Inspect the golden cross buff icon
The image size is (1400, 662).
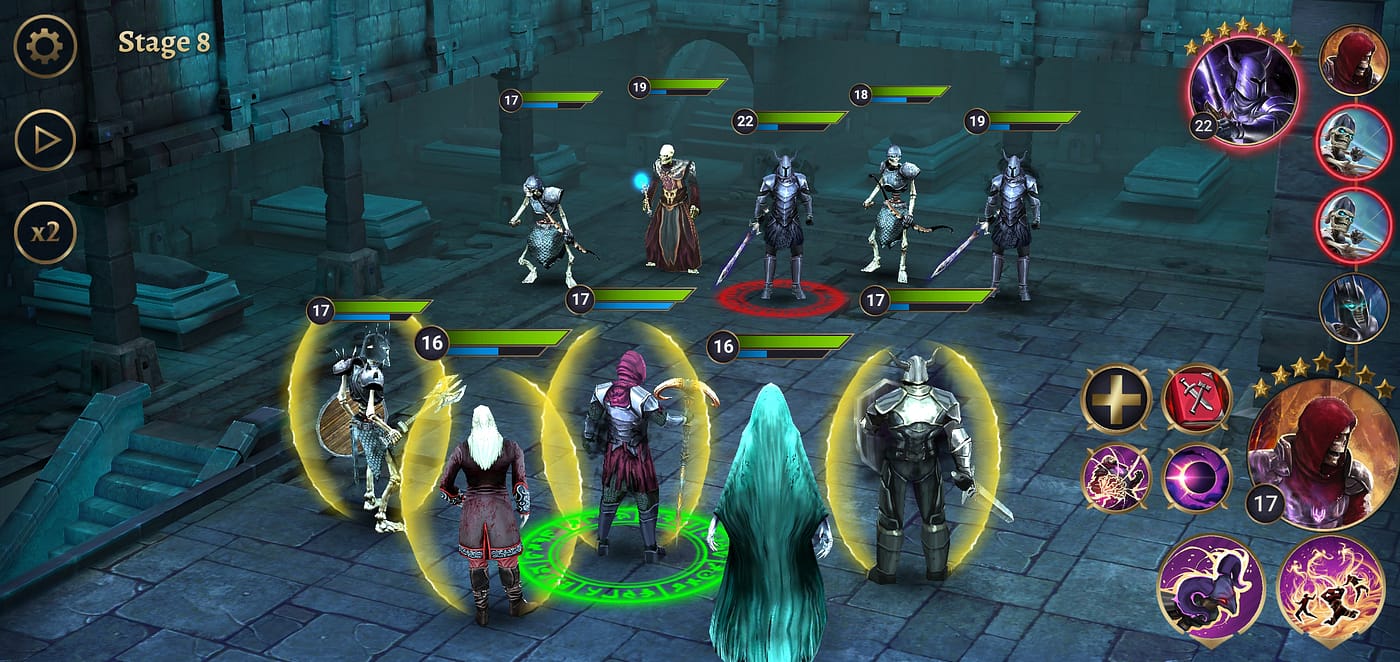1116,399
